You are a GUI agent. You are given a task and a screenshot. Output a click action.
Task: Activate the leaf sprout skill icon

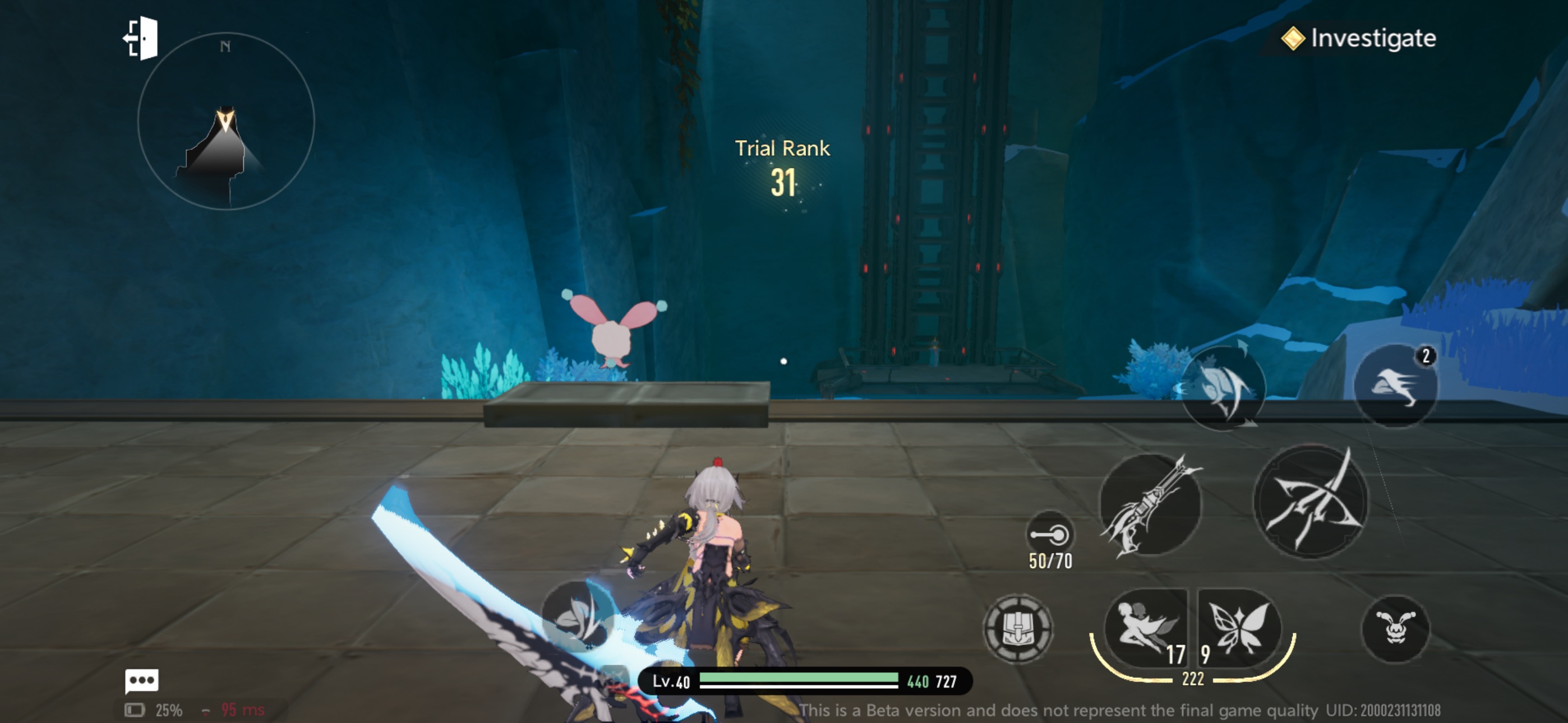pos(577,615)
